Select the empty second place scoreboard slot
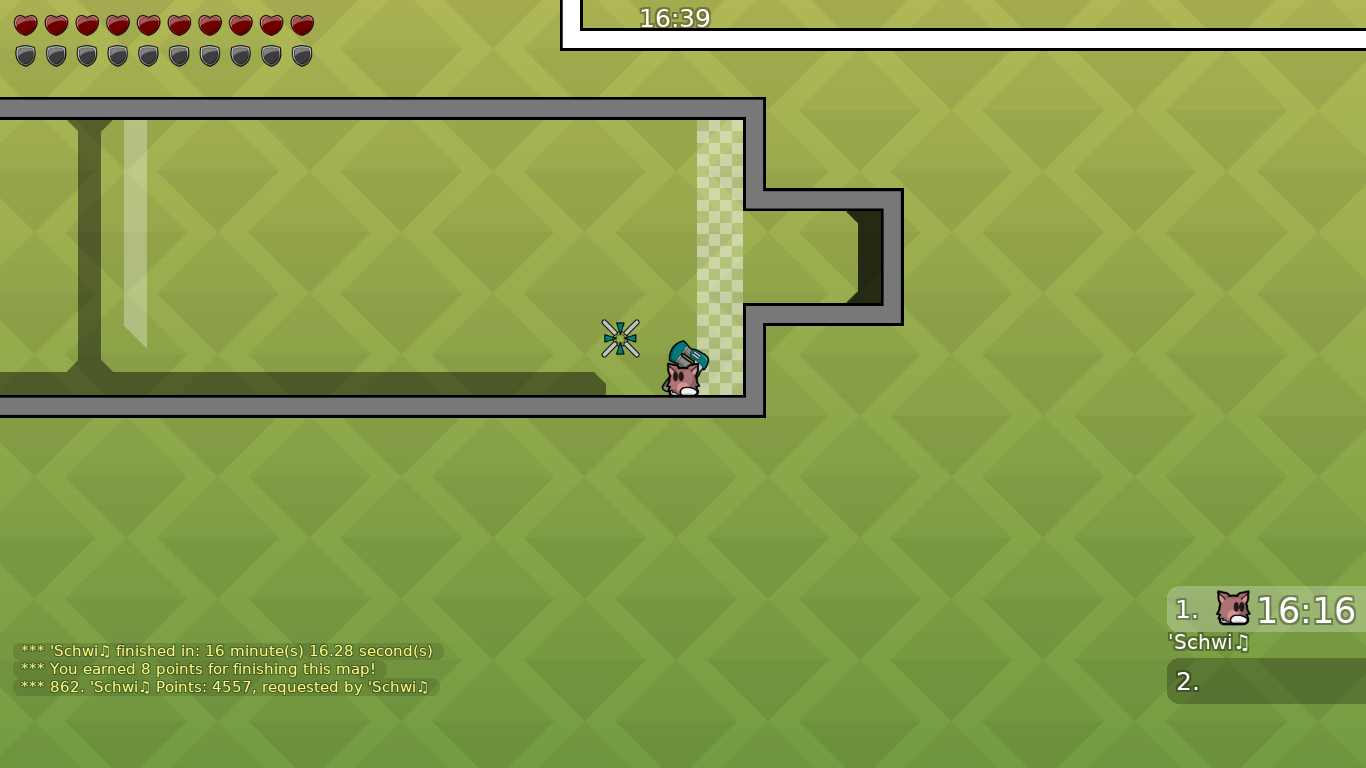This screenshot has height=768, width=1366. pyautogui.click(x=1265, y=681)
